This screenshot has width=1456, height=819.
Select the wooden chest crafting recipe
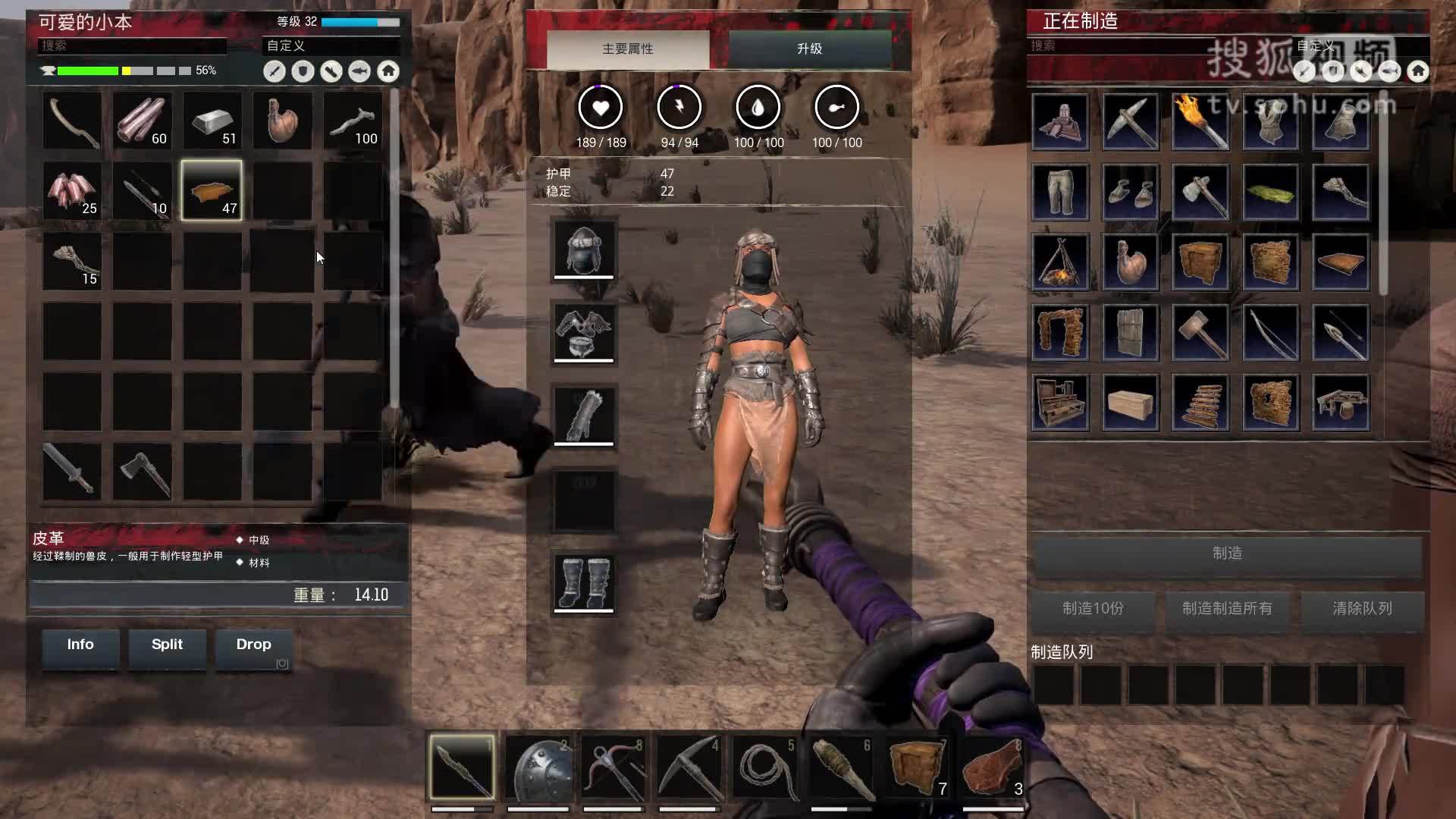pyautogui.click(x=1131, y=402)
